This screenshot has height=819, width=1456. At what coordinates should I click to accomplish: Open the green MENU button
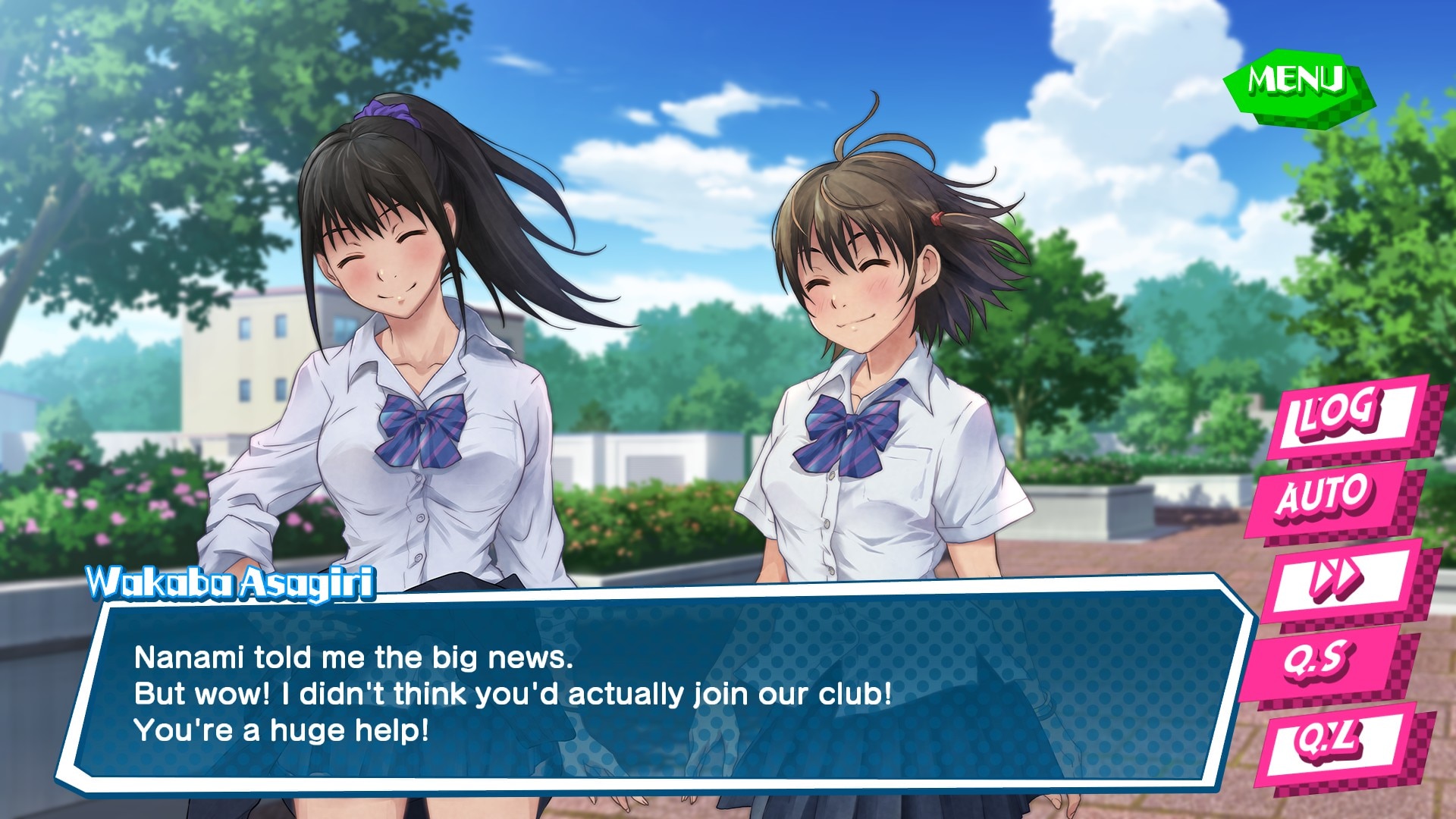[1295, 82]
